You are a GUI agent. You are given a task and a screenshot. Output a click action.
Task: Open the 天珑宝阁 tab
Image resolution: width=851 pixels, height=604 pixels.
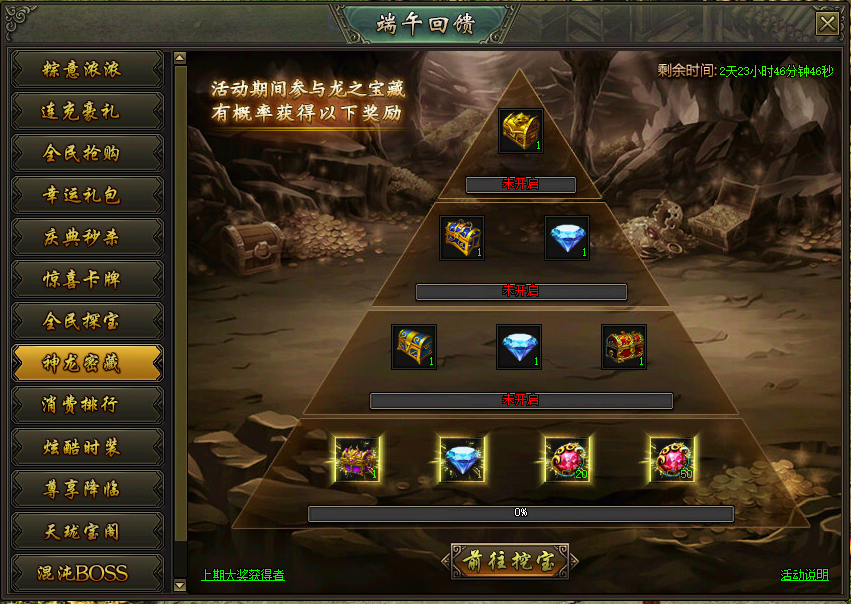point(87,531)
